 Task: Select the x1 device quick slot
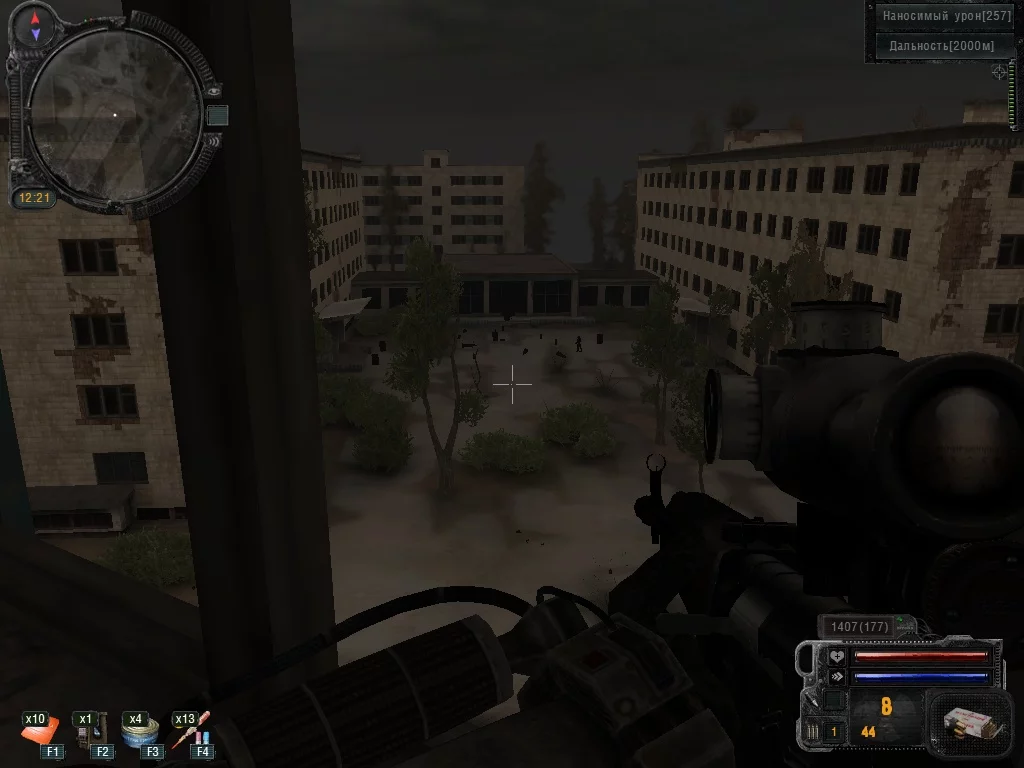(91, 730)
